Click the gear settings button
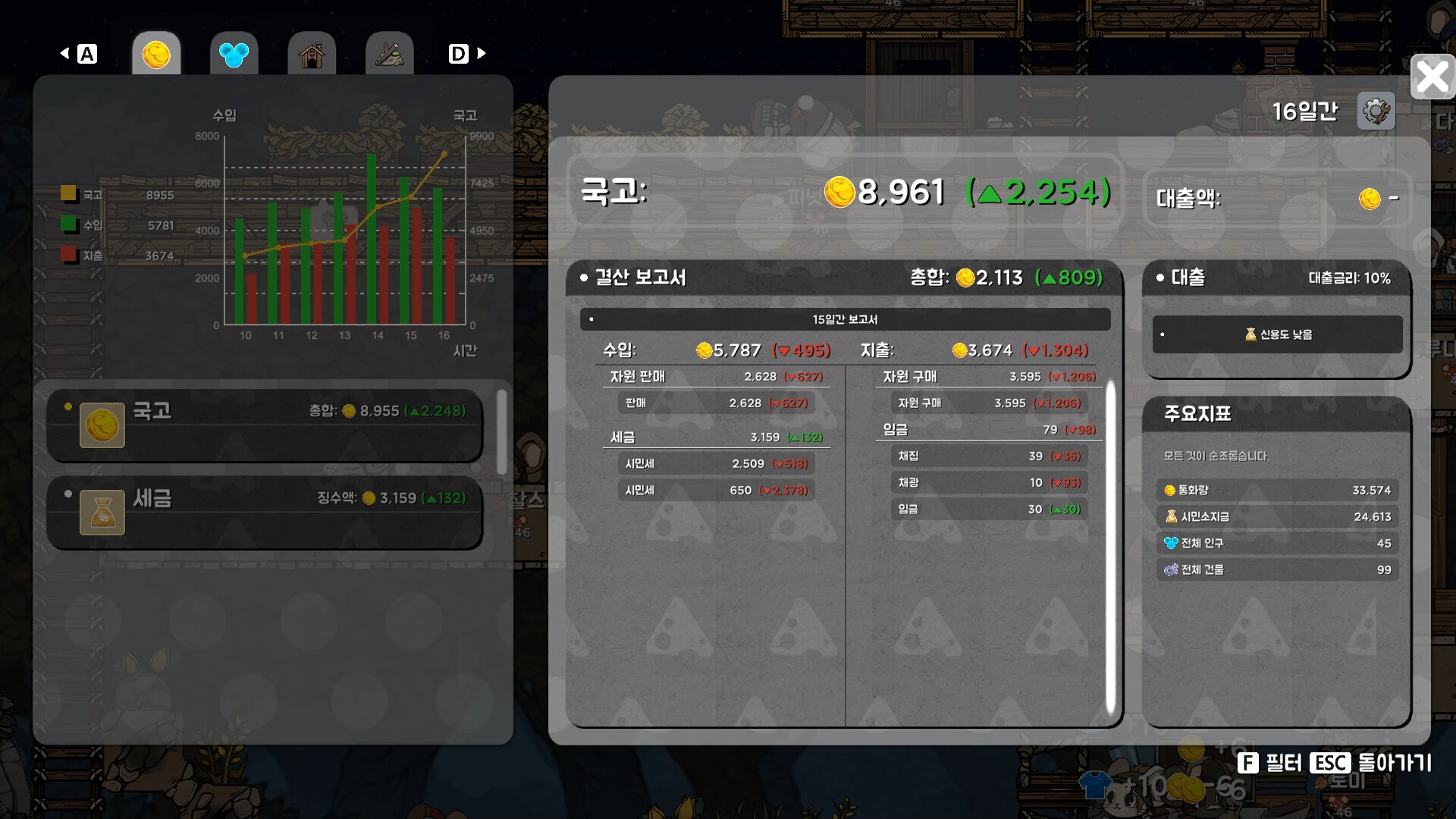 point(1376,111)
